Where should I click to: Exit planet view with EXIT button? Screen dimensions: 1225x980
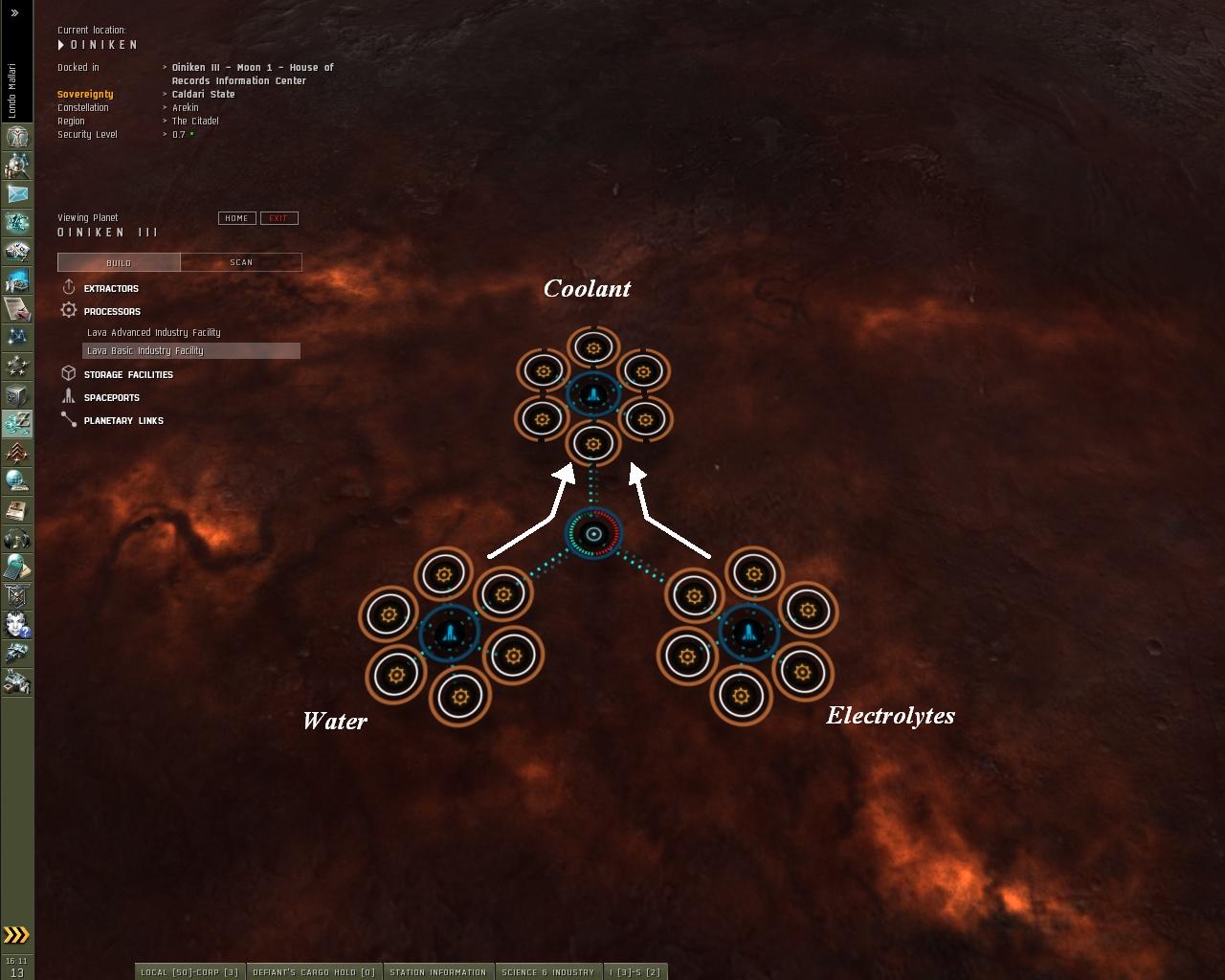click(278, 218)
